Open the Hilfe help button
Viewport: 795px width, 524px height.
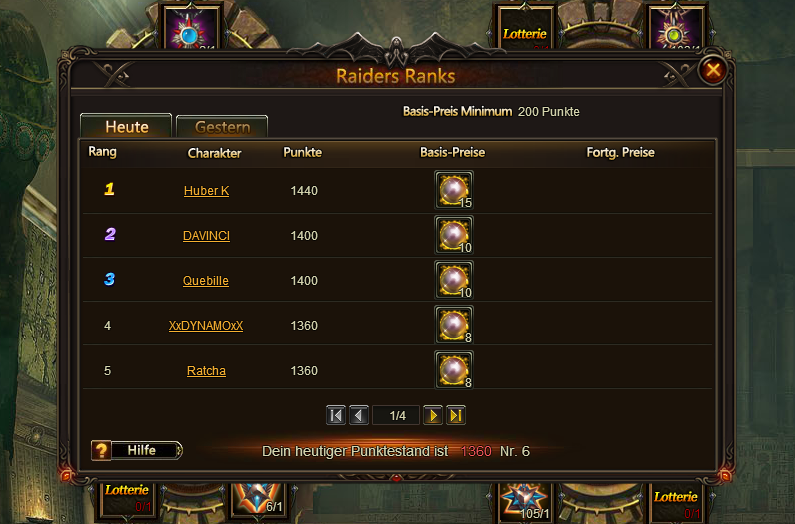137,450
